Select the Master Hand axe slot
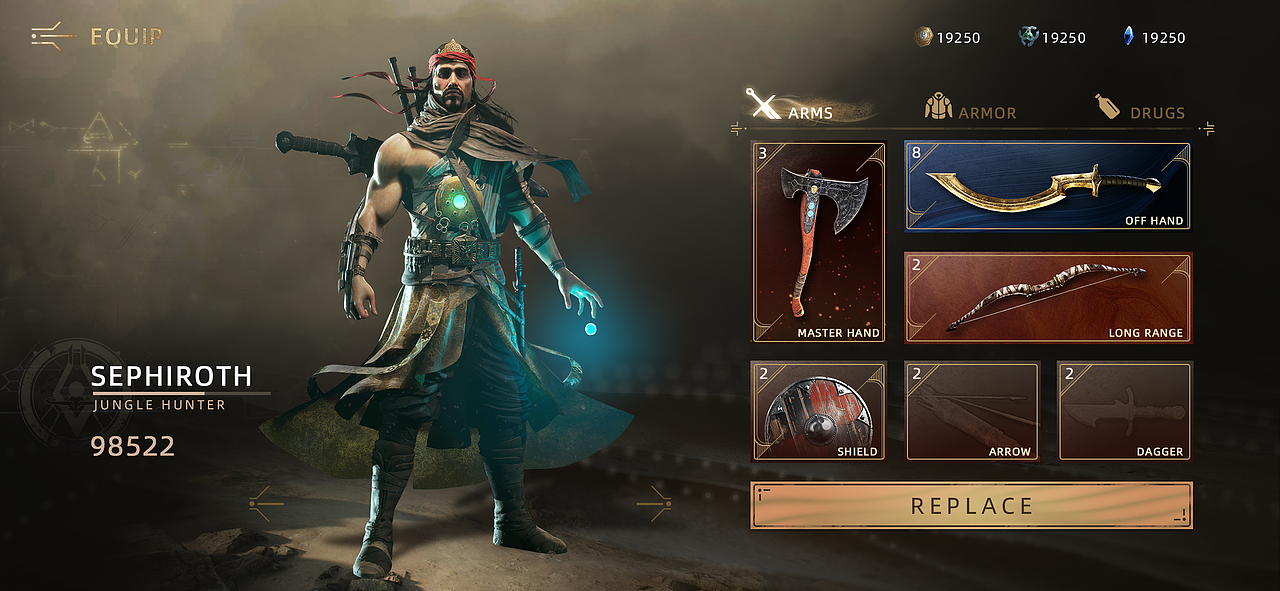1280x591 pixels. coord(819,242)
